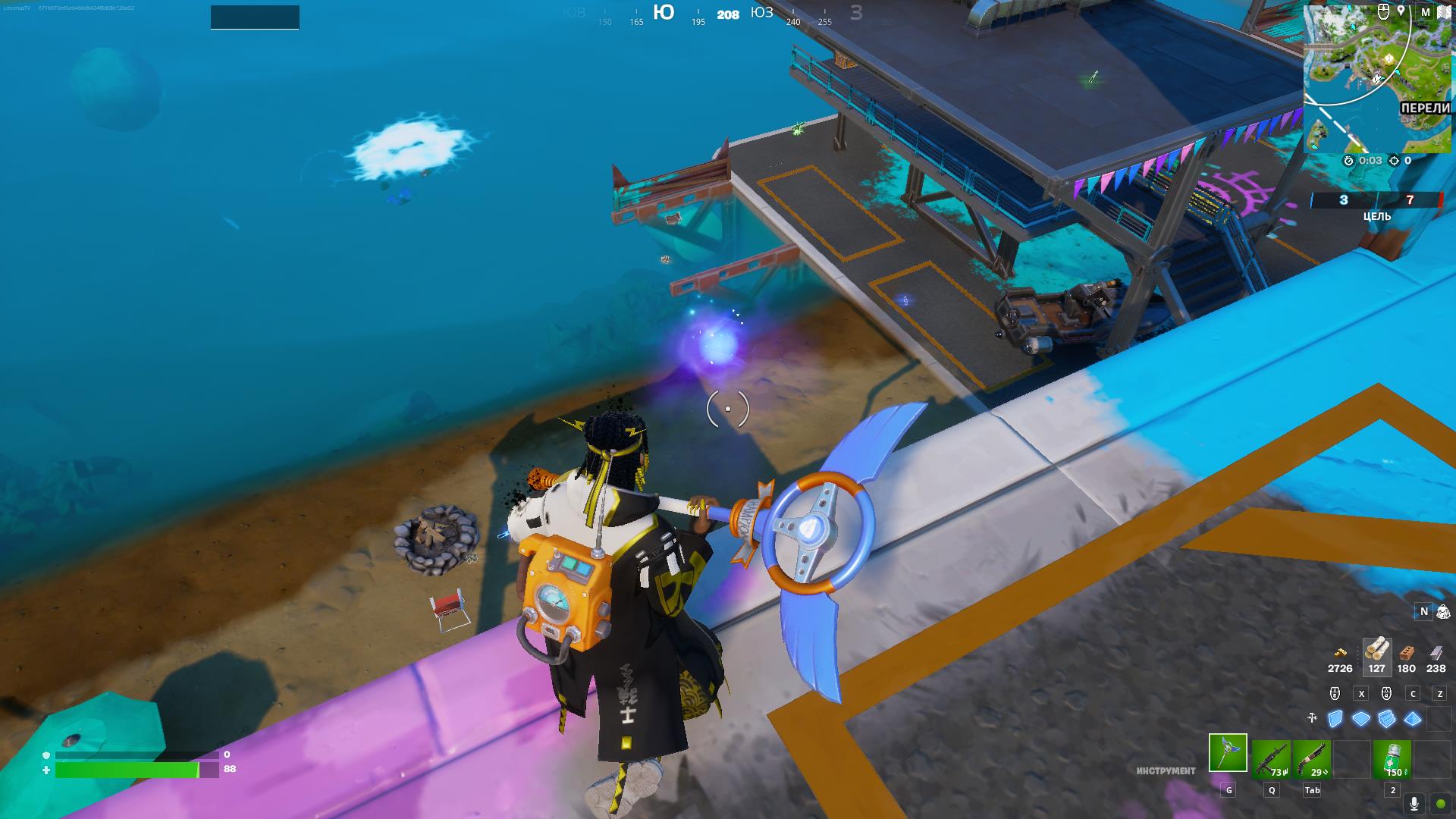This screenshot has height=819, width=1456.
Task: Select wood as building material
Action: pyautogui.click(x=1376, y=651)
